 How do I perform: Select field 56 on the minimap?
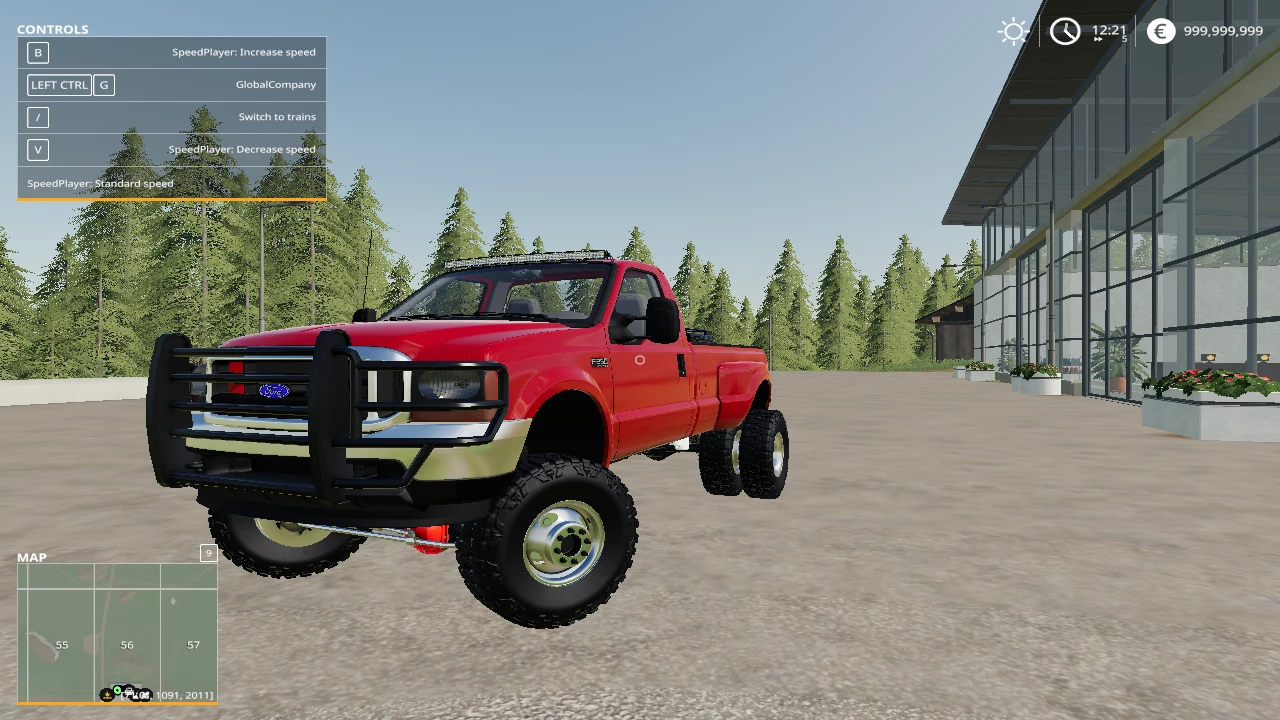pos(127,645)
